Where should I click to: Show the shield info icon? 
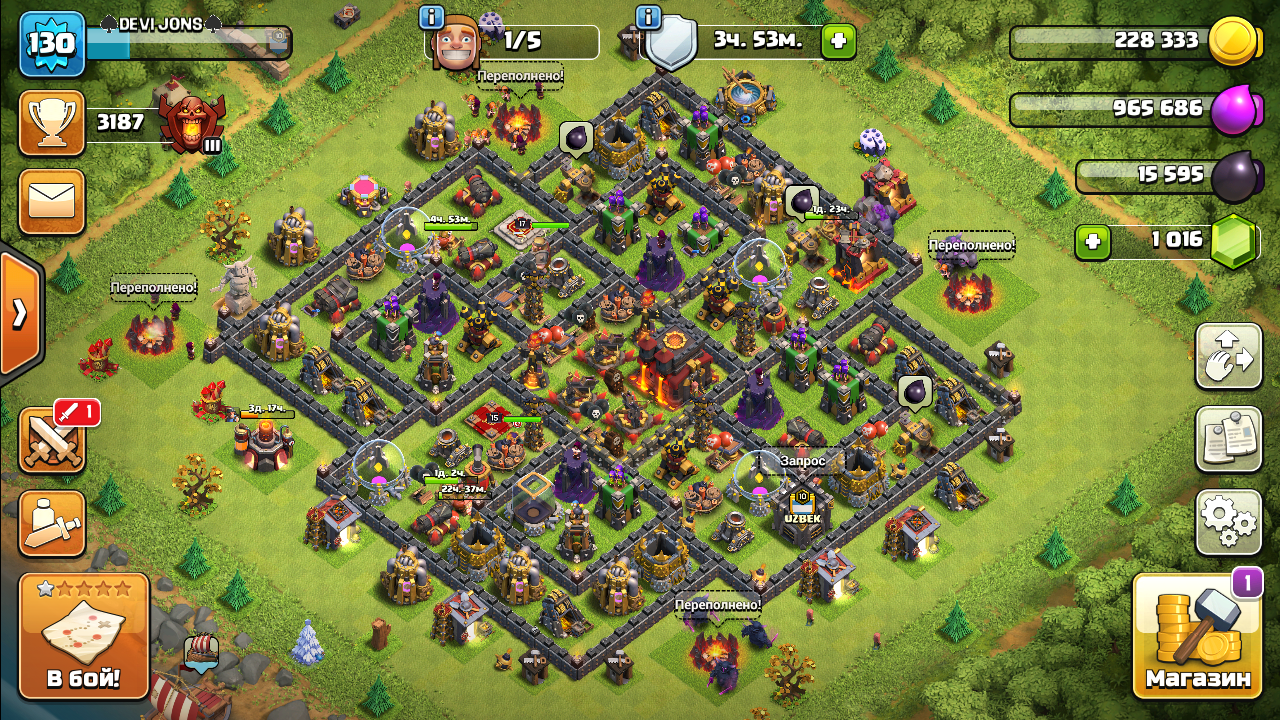click(648, 17)
